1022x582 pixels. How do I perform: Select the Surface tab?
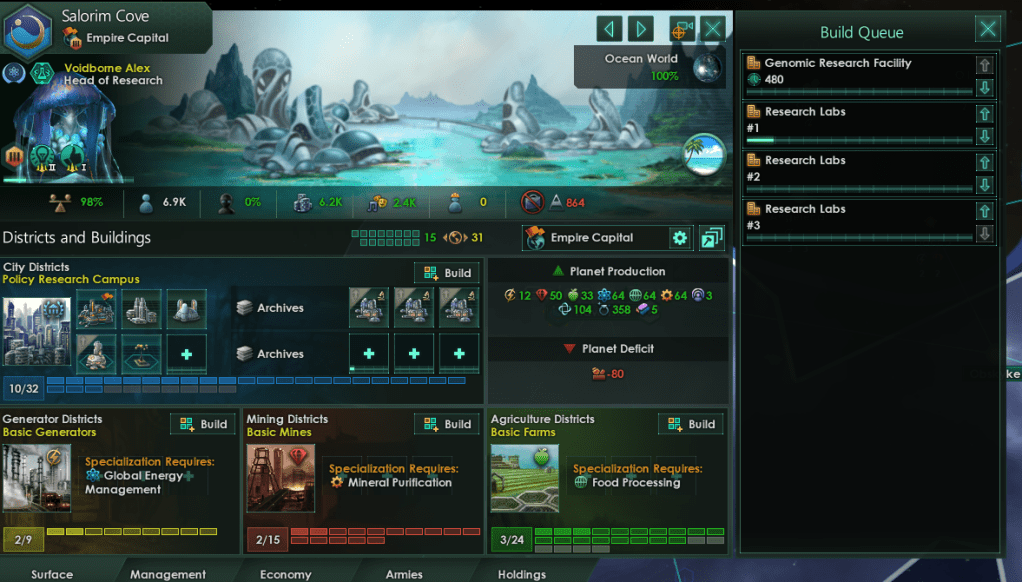coord(52,574)
